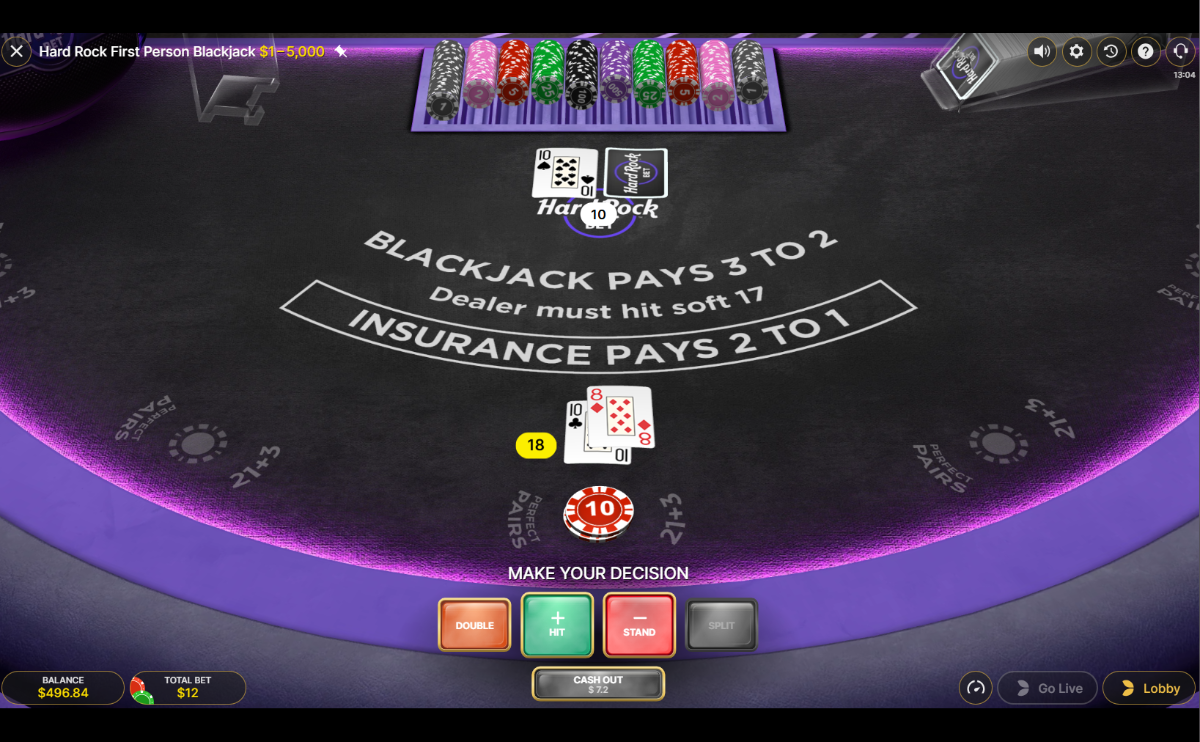This screenshot has height=742, width=1200.
Task: Toggle the sound speaker icon
Action: click(1042, 51)
